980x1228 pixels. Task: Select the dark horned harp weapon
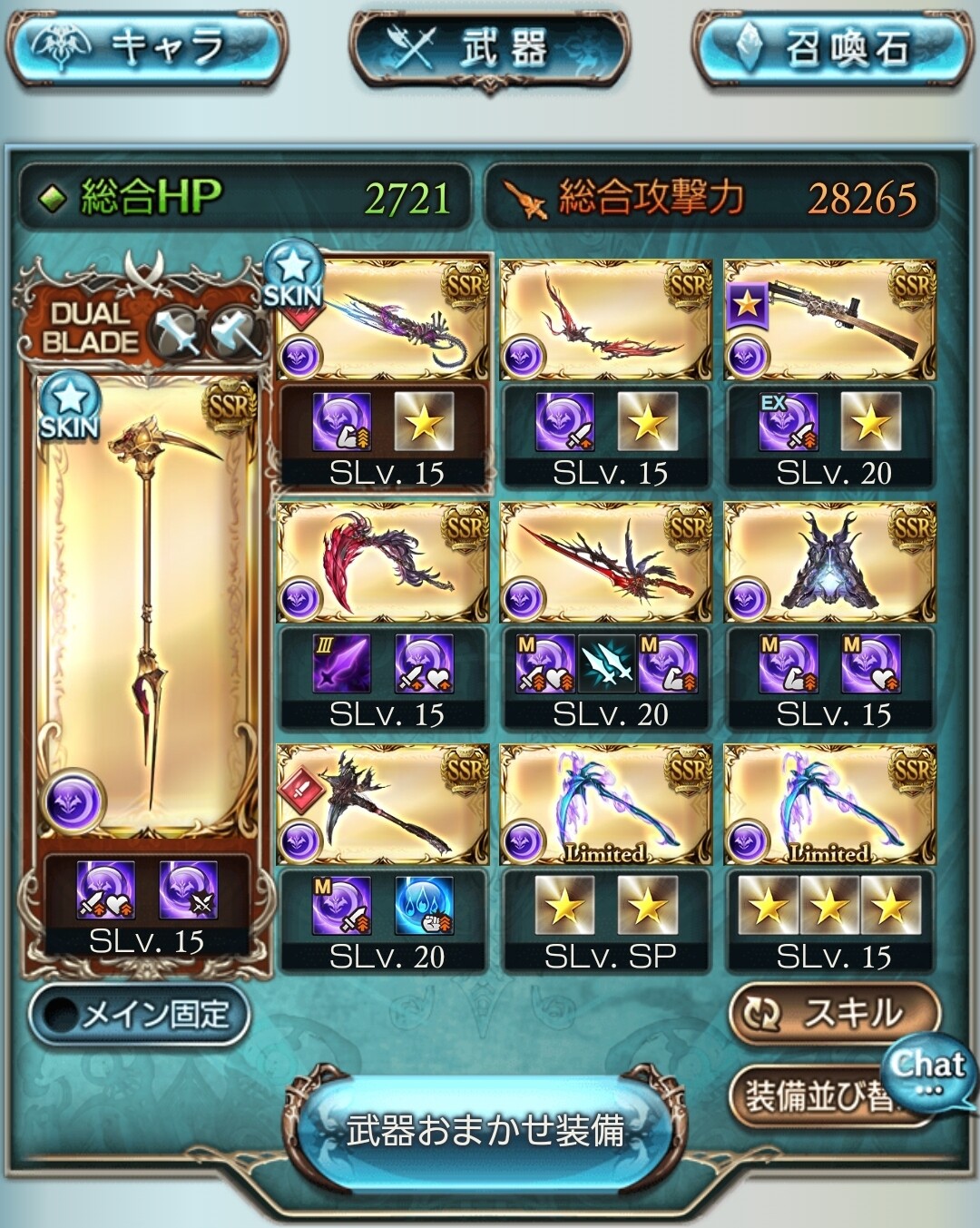coord(829,563)
